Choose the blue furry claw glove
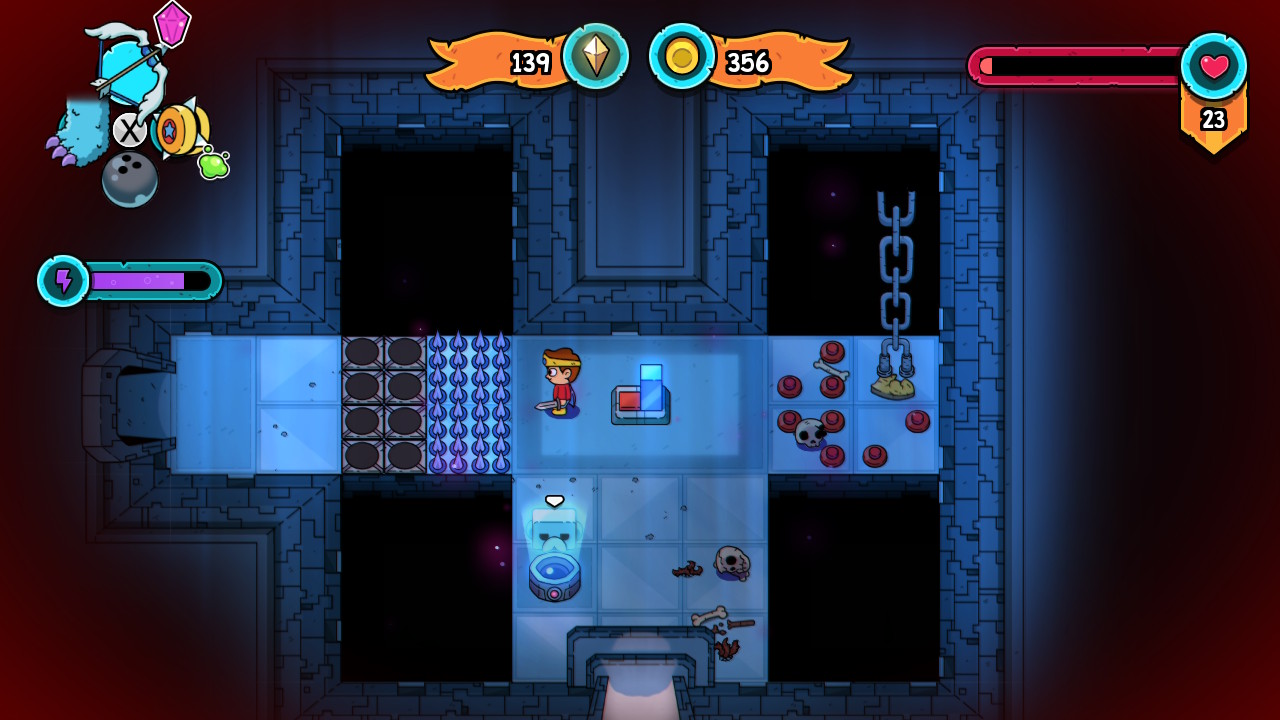This screenshot has width=1280, height=720. pyautogui.click(x=78, y=136)
